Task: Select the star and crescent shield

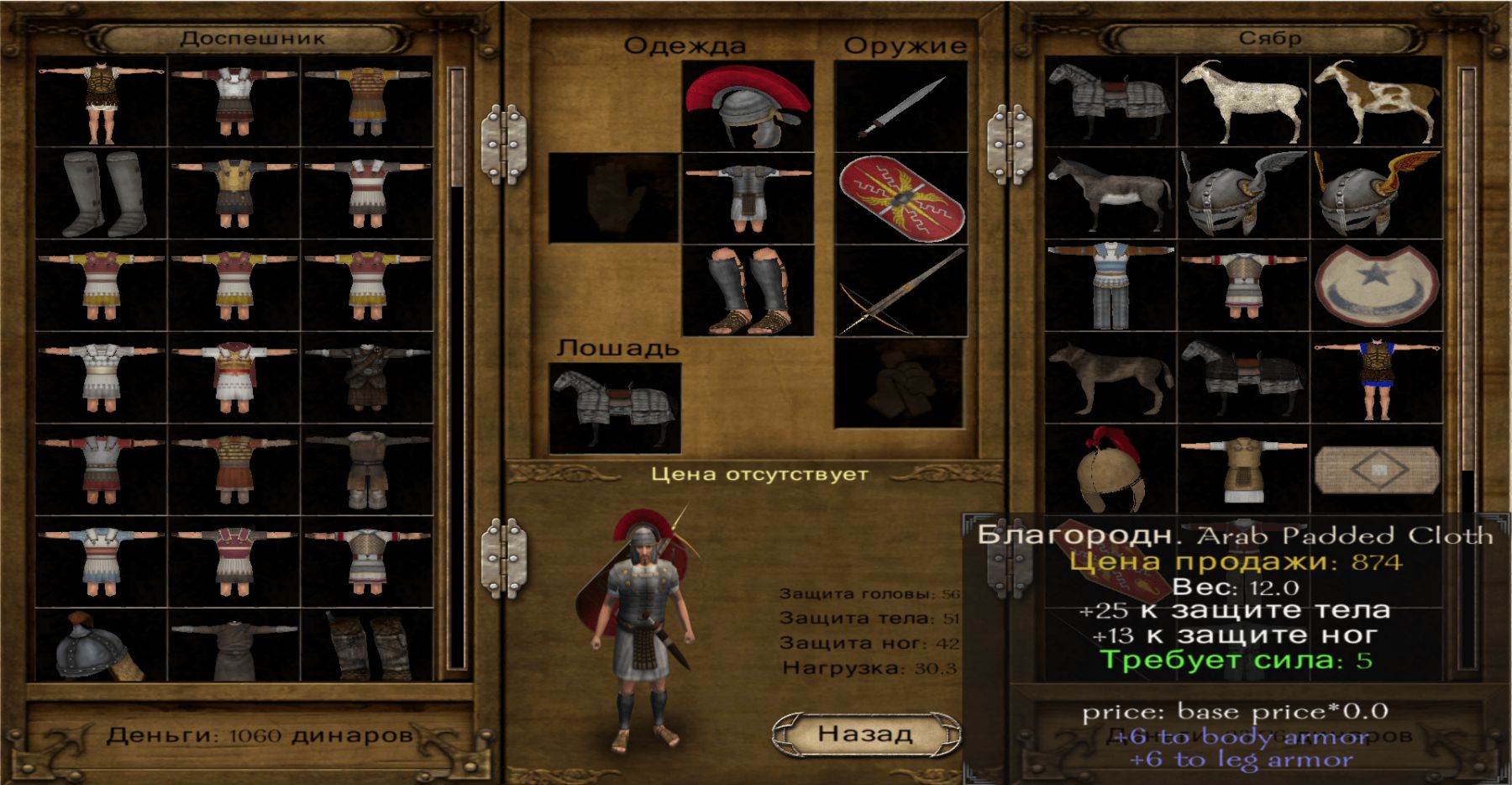Action: pyautogui.click(x=1376, y=286)
